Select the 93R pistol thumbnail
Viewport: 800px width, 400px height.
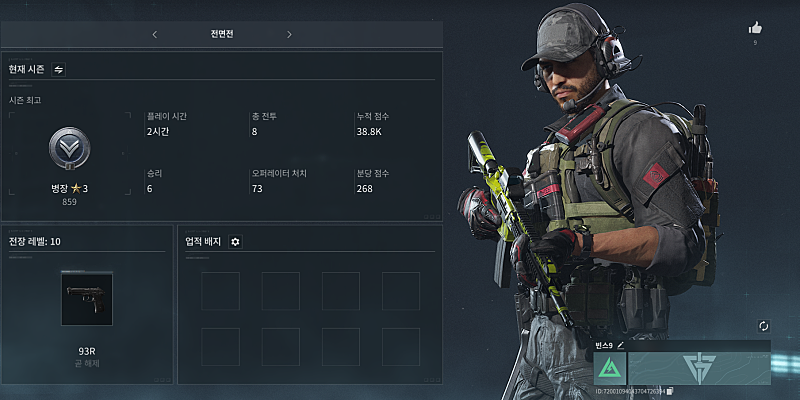pos(87,299)
